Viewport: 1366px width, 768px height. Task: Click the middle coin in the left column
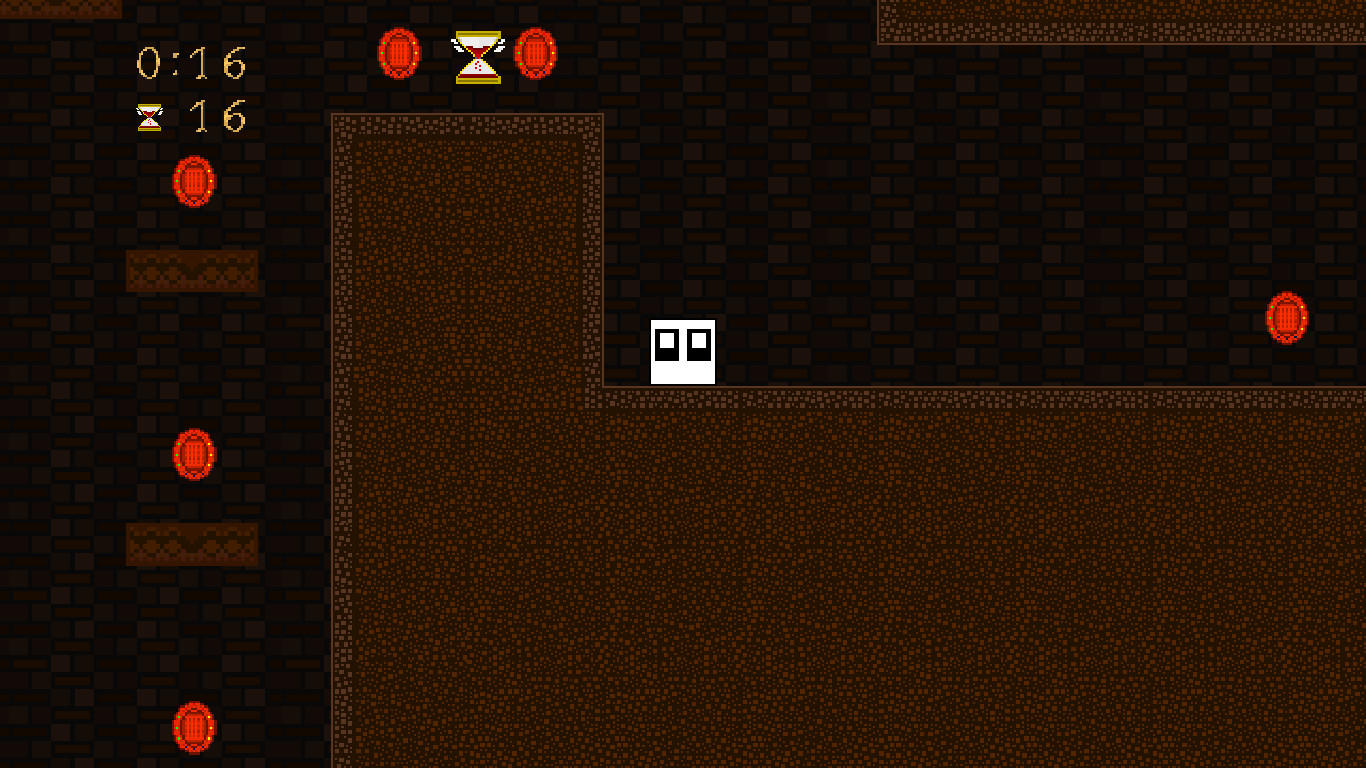pyautogui.click(x=195, y=453)
